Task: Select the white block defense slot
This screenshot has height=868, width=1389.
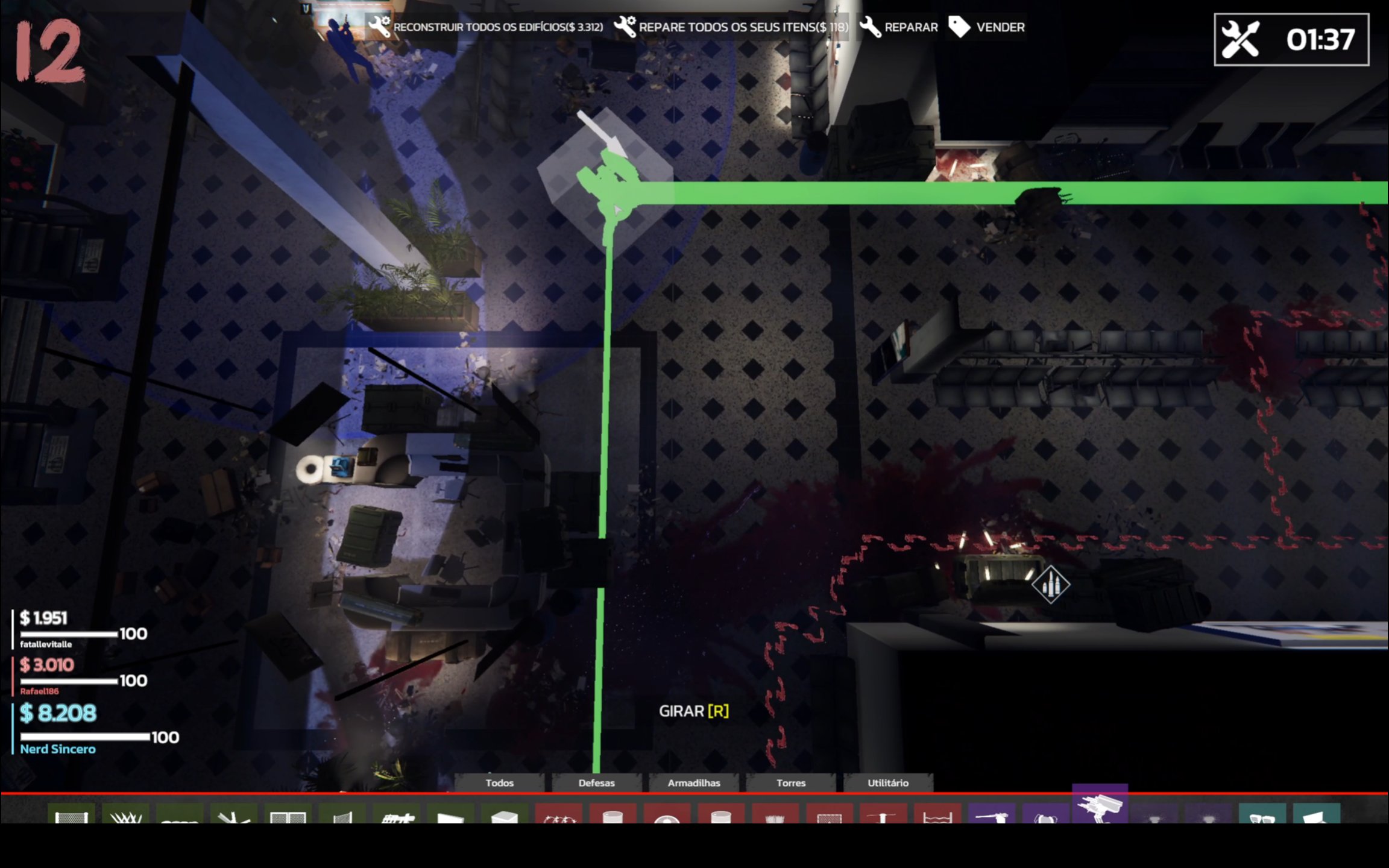Action: pyautogui.click(x=505, y=815)
